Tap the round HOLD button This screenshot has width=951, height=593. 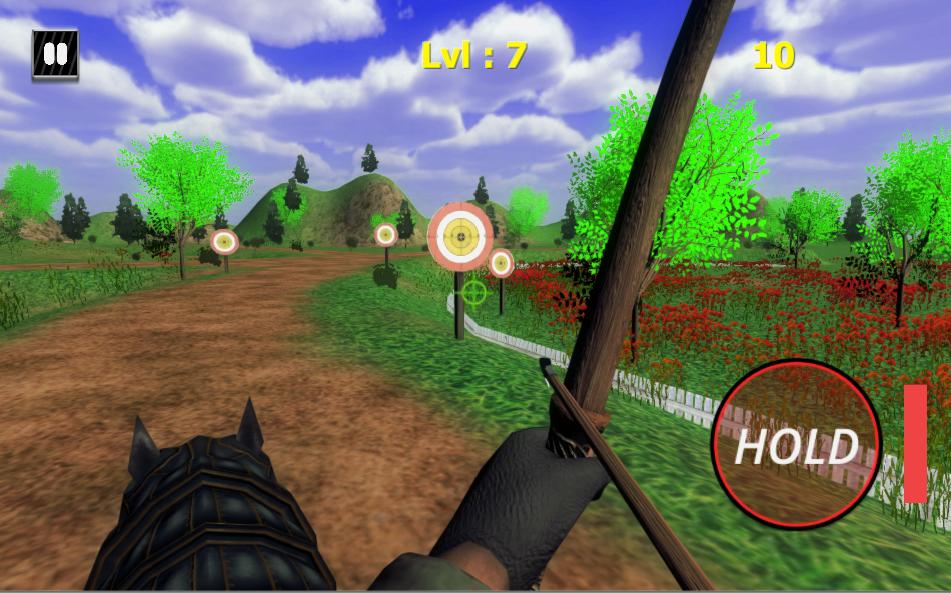pos(796,444)
